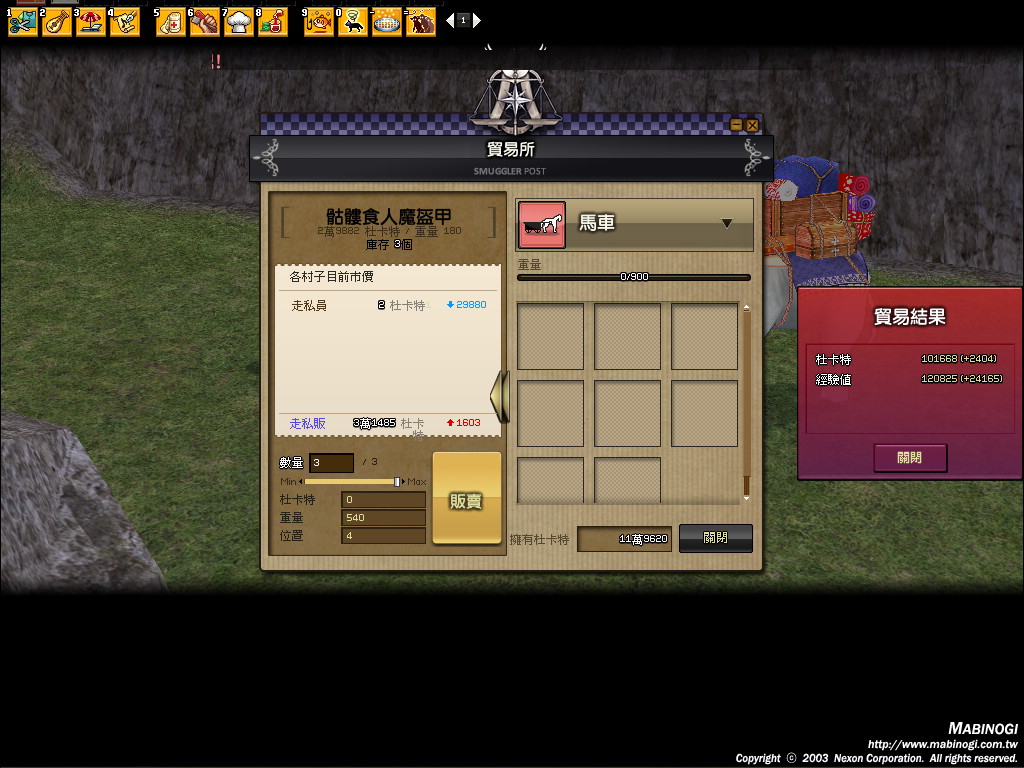The height and width of the screenshot is (768, 1024).
Task: Close the trading post with 關閉
Action: 715,538
